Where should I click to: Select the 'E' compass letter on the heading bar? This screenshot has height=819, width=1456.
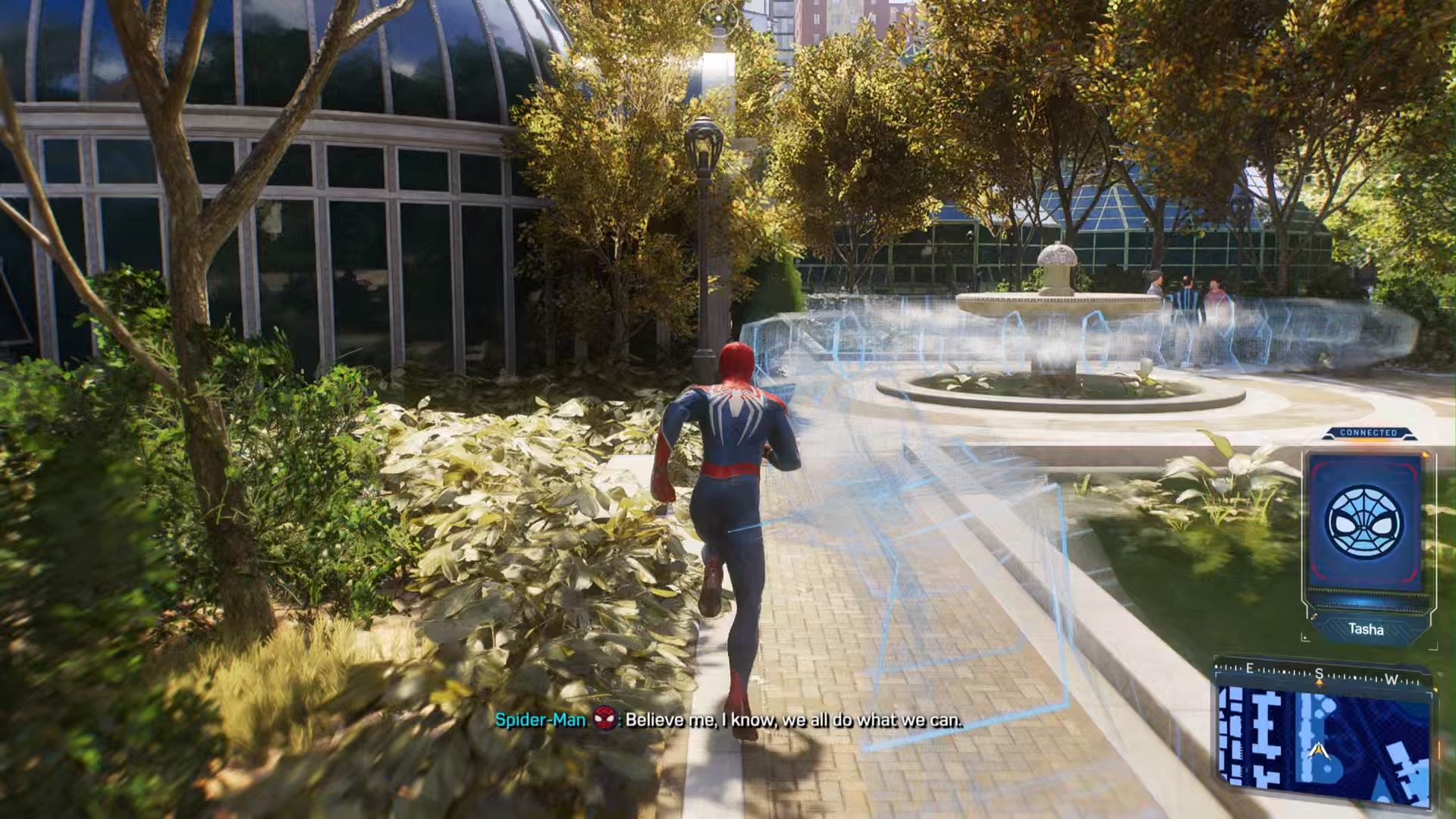1249,670
